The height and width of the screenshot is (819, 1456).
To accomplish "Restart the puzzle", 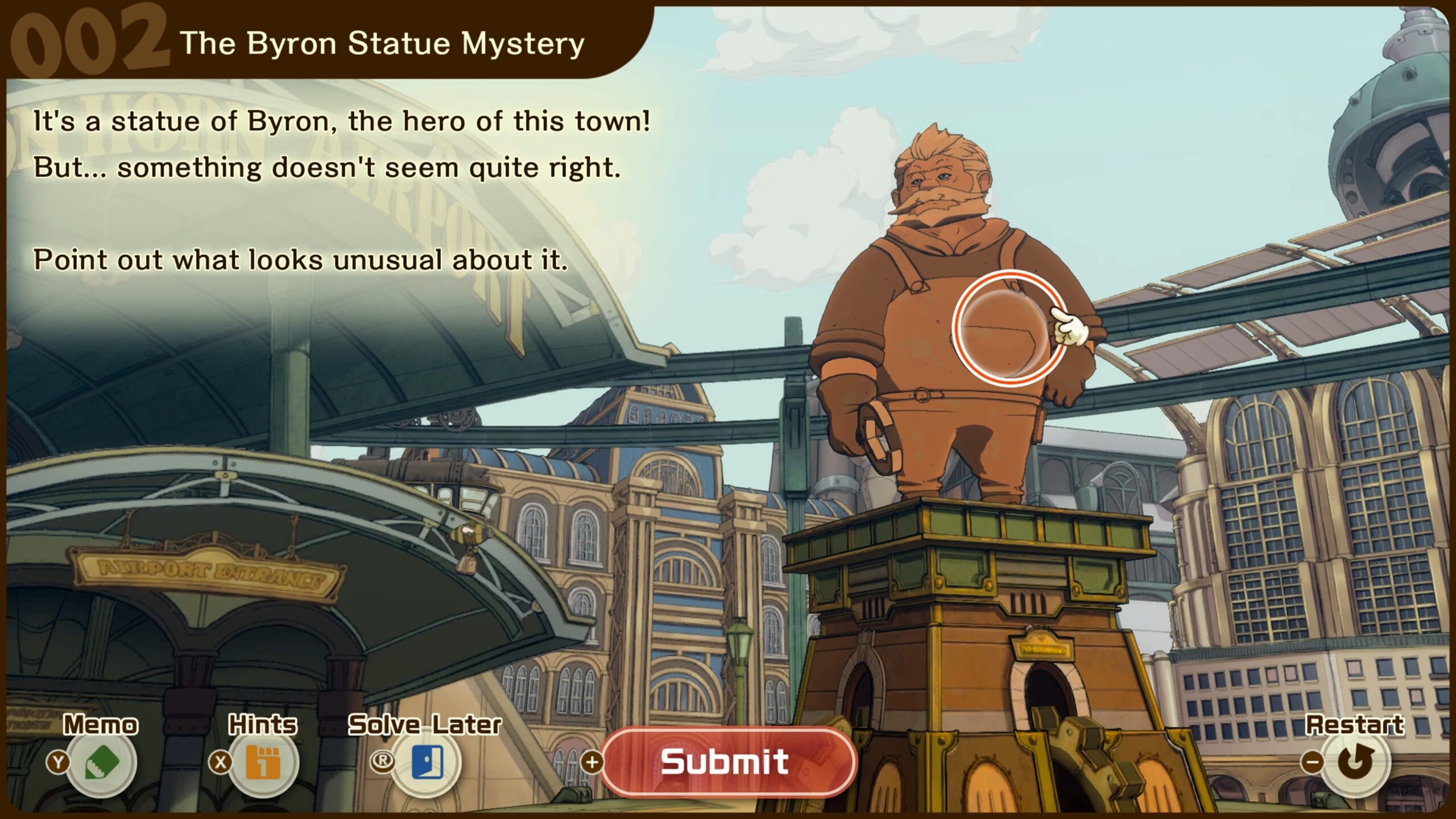I will click(1355, 762).
